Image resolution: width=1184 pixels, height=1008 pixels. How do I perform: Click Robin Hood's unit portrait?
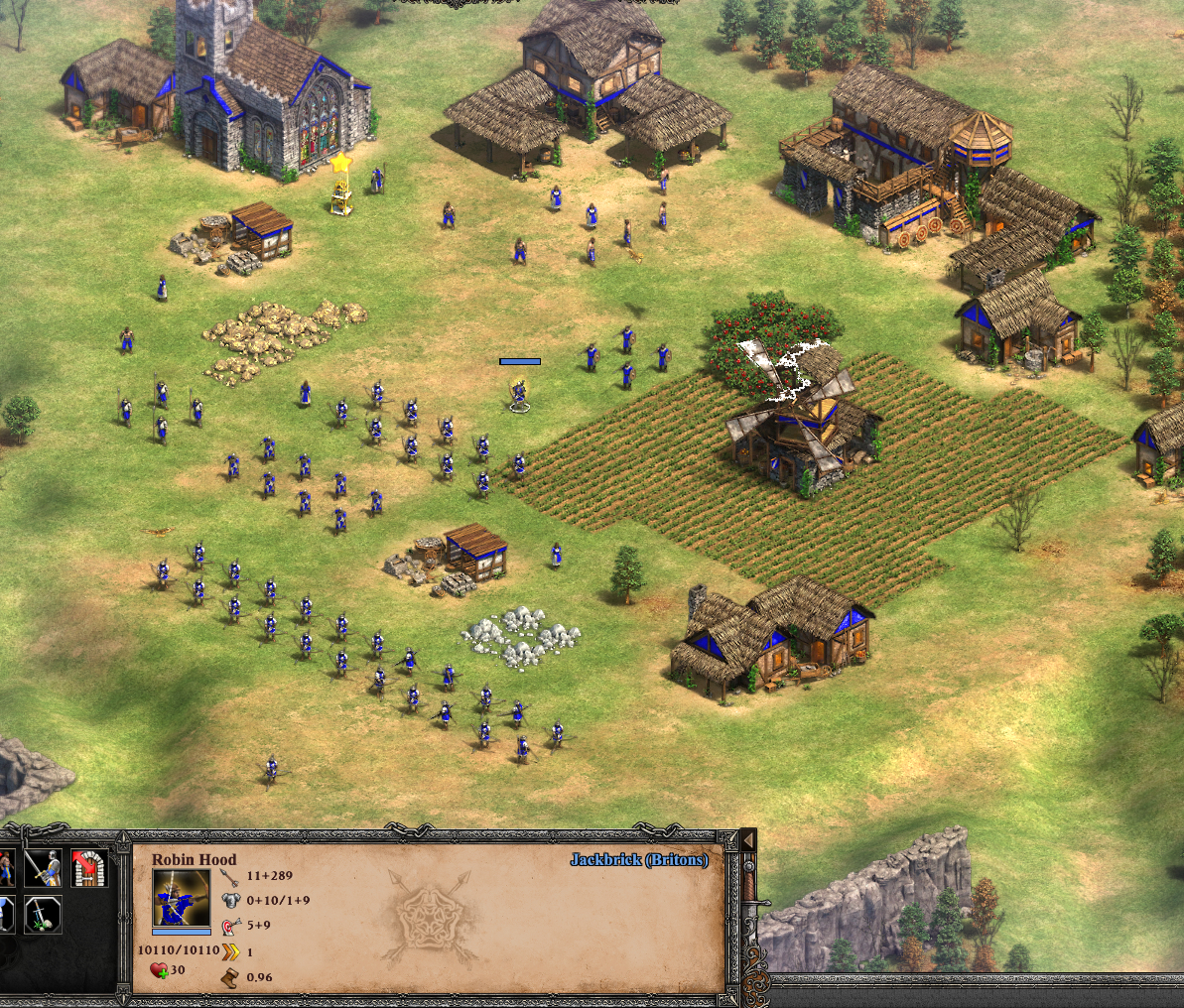pos(182,898)
